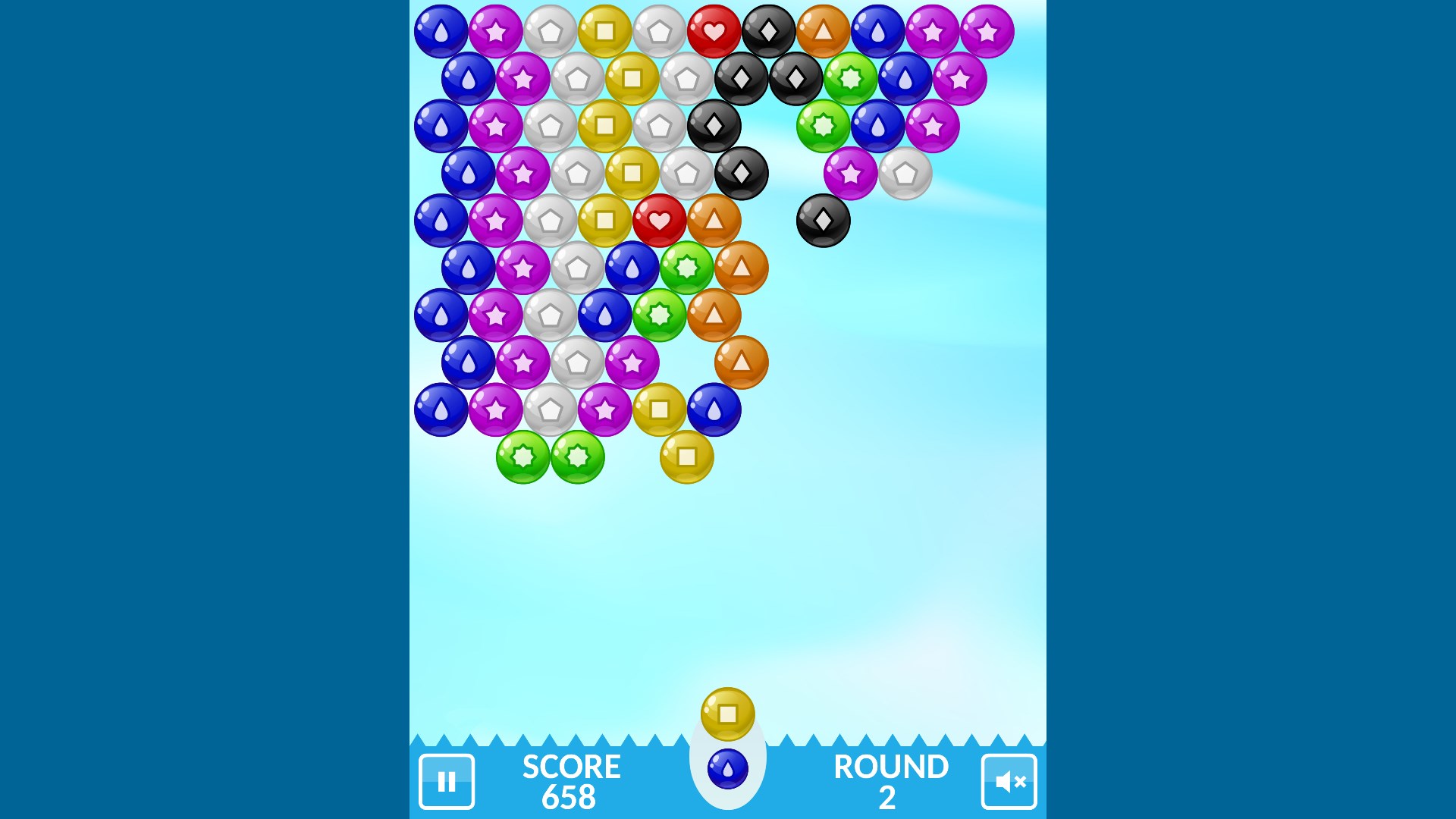The width and height of the screenshot is (1456, 819).
Task: Click the yellow square bubble at the cluster's bottom
Action: click(x=686, y=459)
